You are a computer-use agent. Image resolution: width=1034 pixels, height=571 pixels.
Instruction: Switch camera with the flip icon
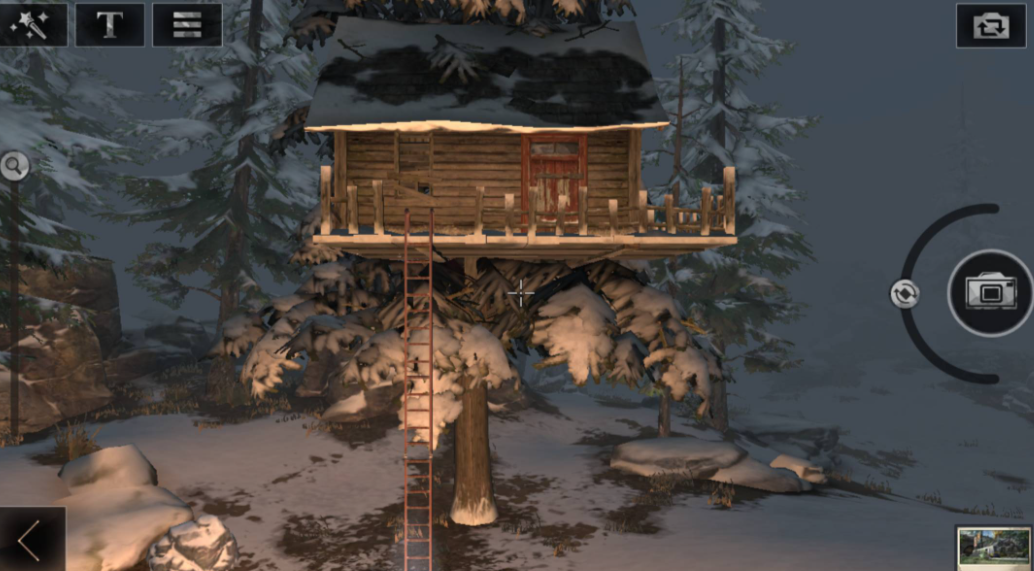pyautogui.click(x=990, y=25)
